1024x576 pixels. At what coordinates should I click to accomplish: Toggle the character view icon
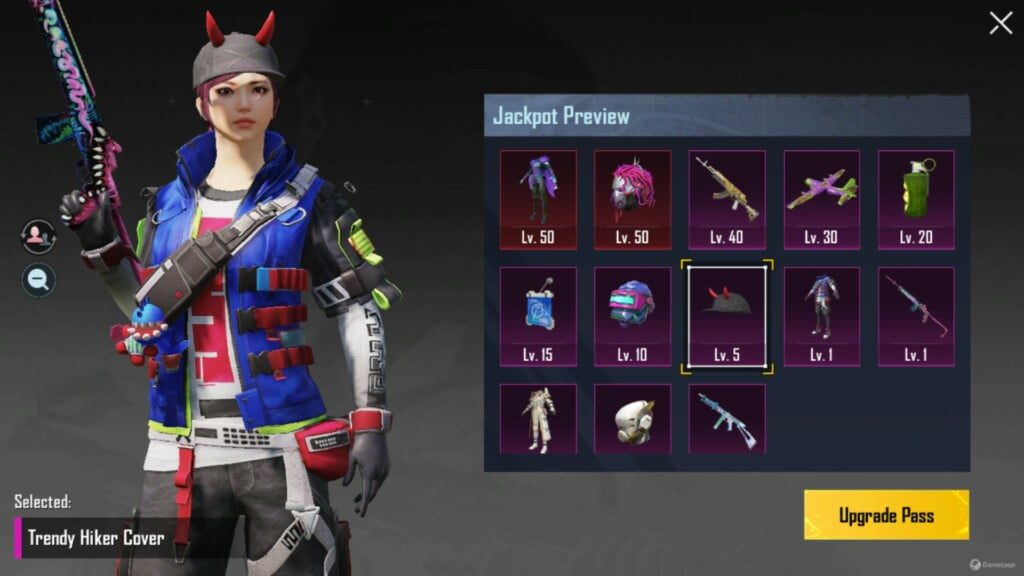coord(38,236)
